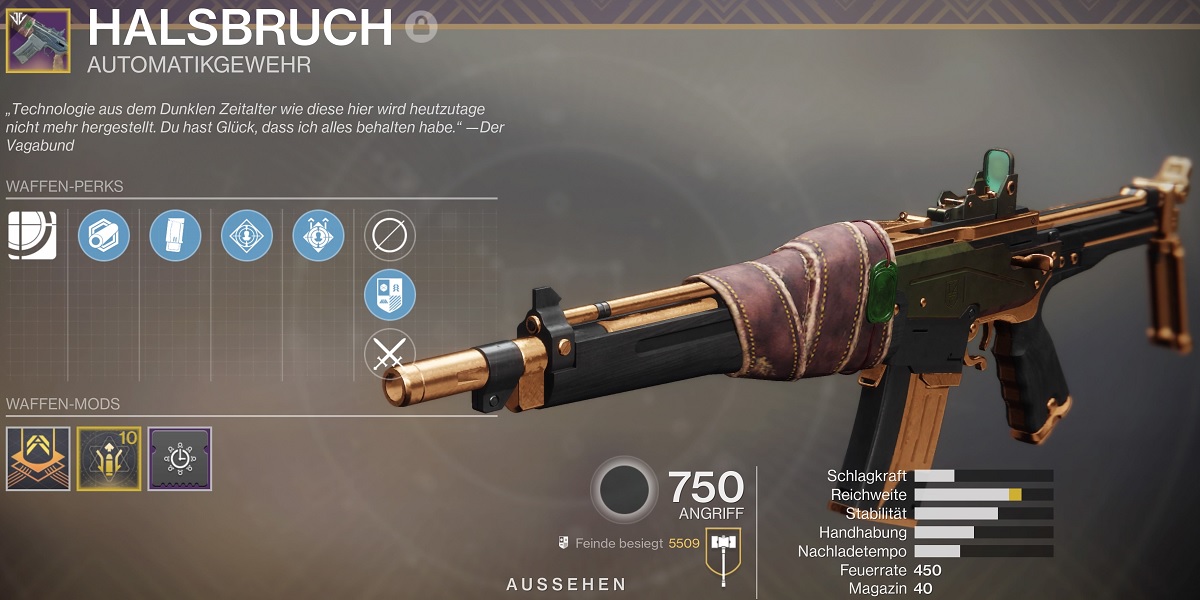The image size is (1200, 600).
Task: Select the intrinsic frame perk icon
Action: tap(32, 235)
